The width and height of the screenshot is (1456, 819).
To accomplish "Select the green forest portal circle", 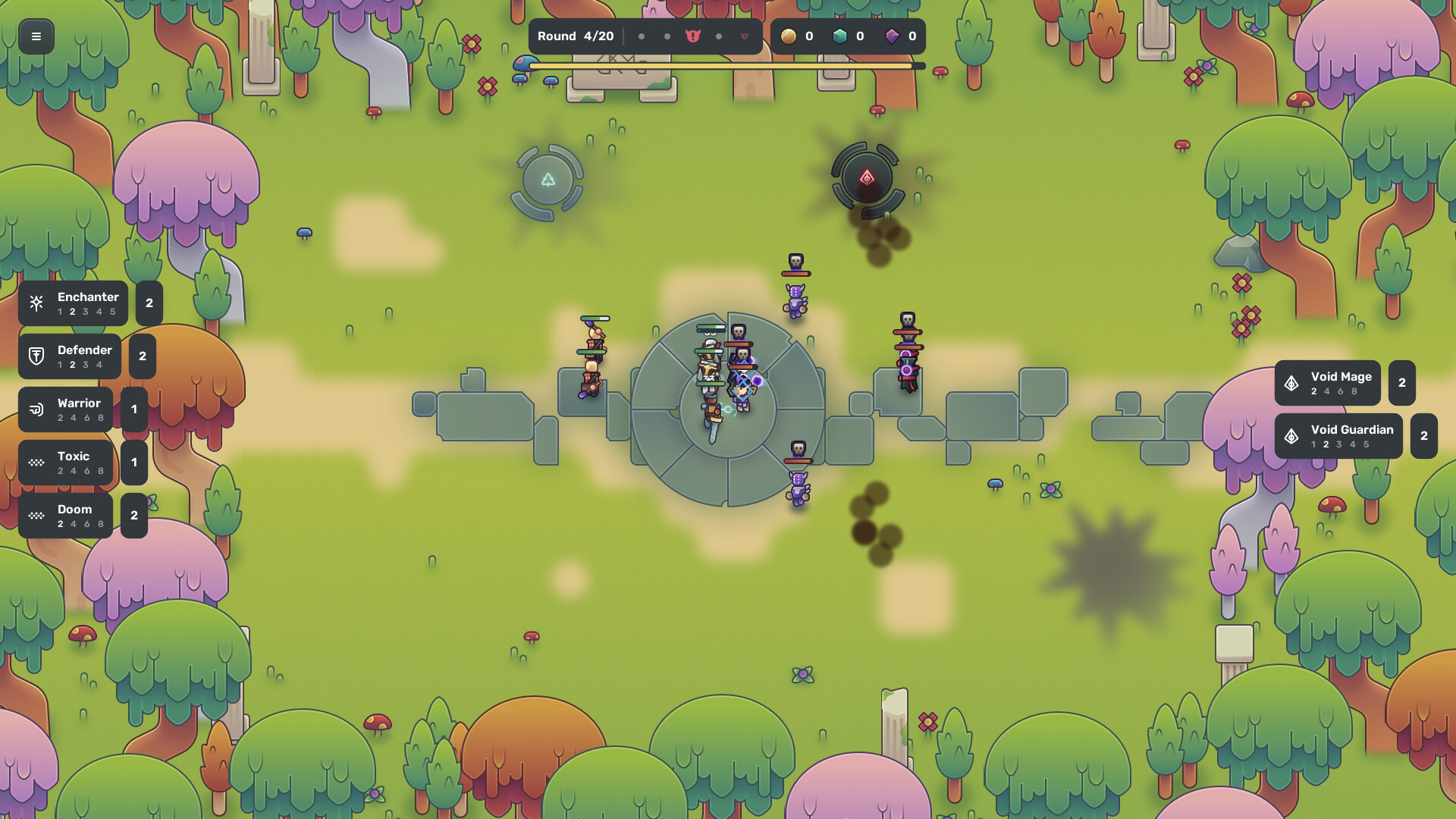I will (548, 178).
